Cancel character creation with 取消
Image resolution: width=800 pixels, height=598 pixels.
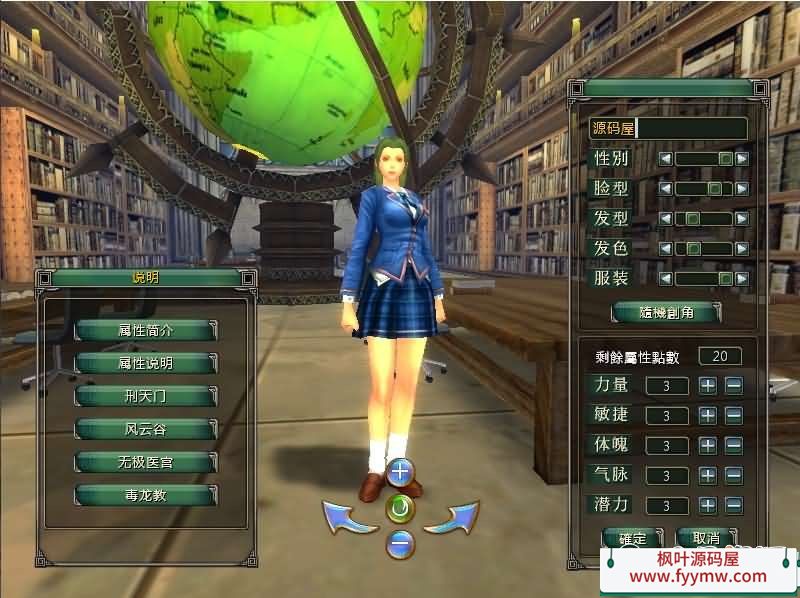pyautogui.click(x=705, y=538)
